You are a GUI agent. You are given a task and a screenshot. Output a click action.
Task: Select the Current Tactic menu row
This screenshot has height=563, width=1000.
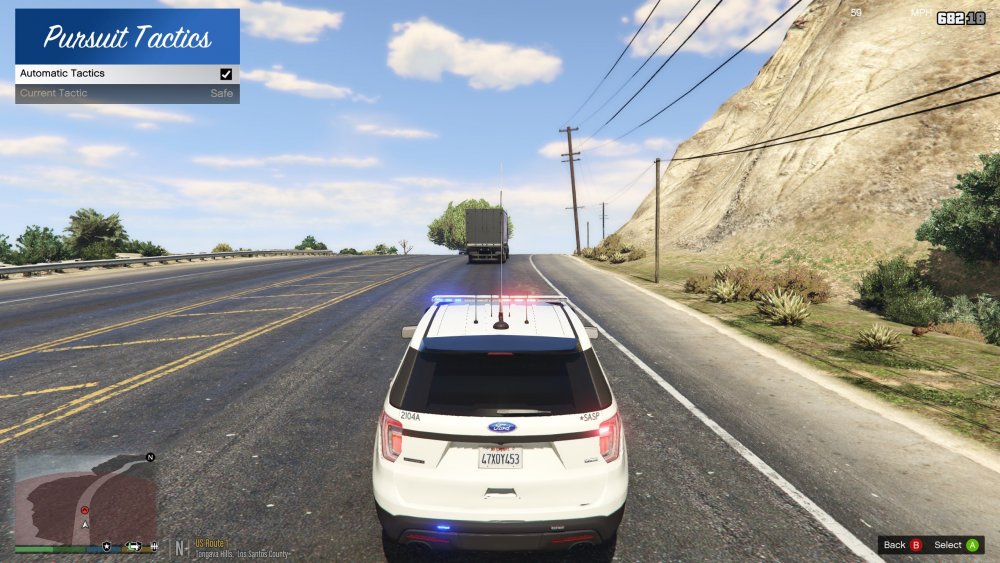(127, 93)
